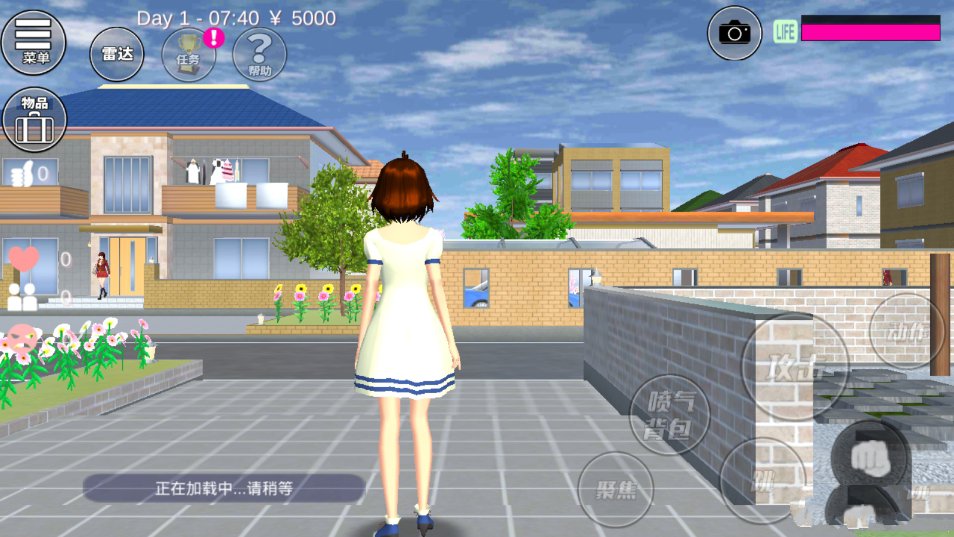
Task: Open the 菜单 main menu
Action: (34, 42)
